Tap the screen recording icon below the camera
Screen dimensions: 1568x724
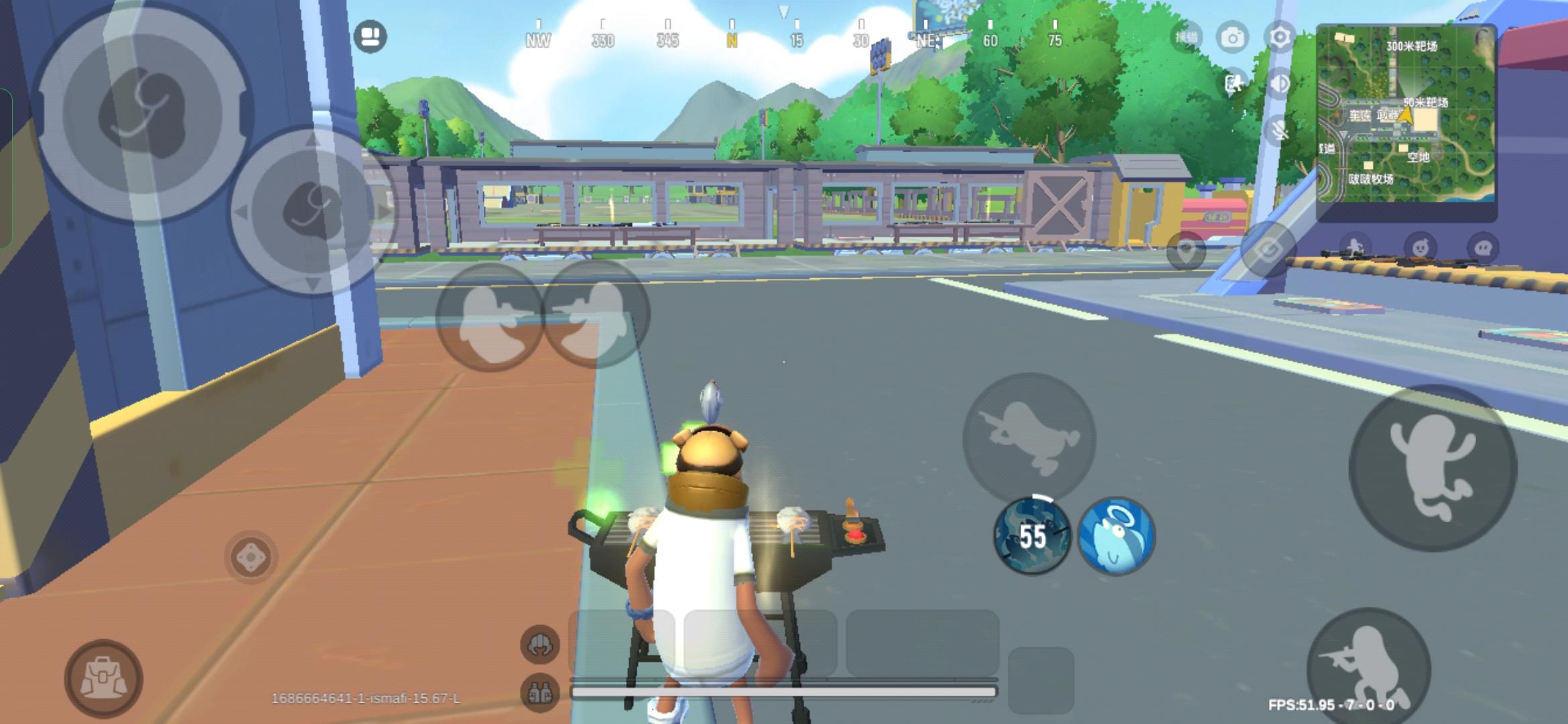click(x=1234, y=84)
